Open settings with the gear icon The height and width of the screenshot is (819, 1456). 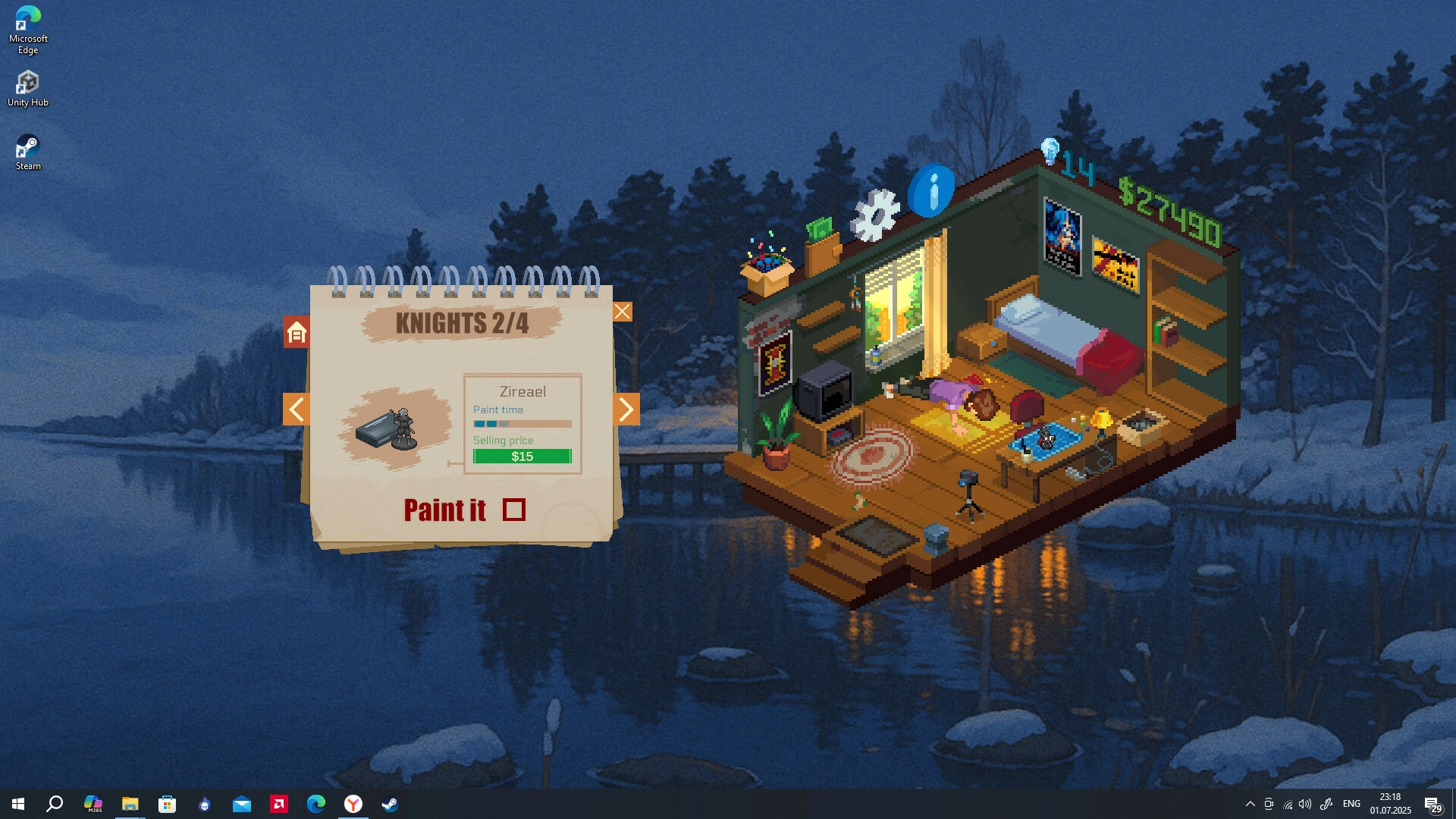click(875, 215)
